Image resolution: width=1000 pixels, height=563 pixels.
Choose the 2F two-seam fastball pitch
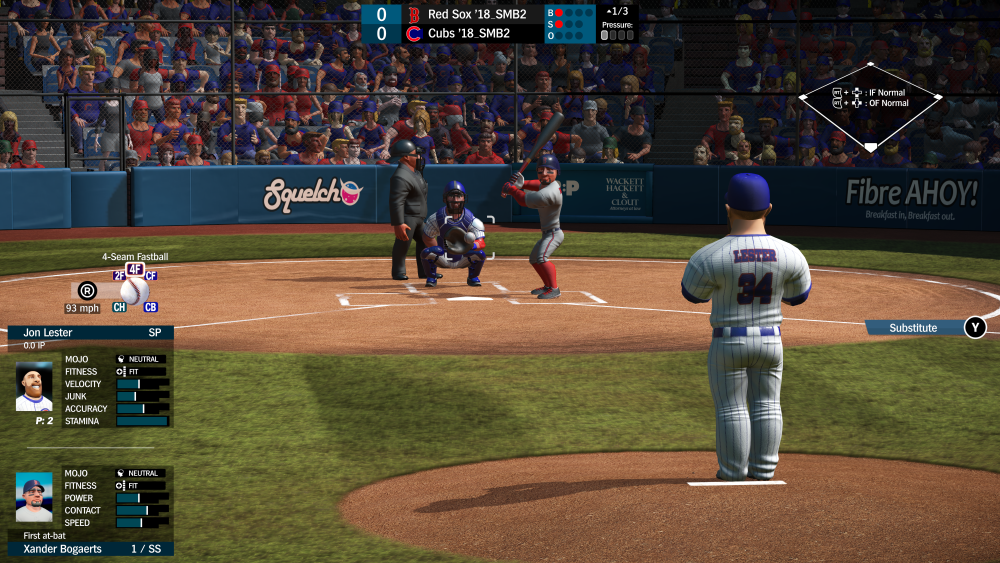tap(120, 276)
